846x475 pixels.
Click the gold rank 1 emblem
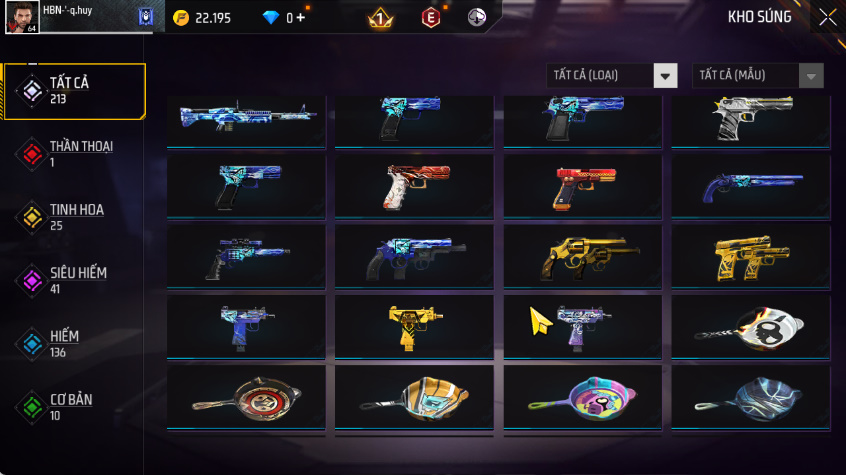381,17
